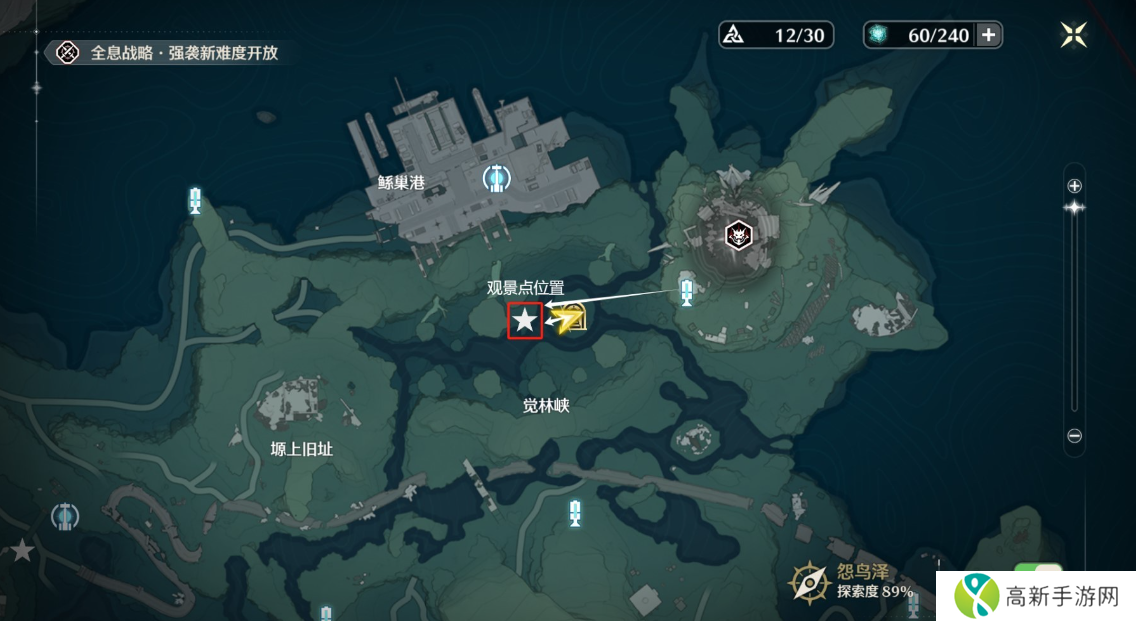
Task: Click the star marker inside the red box
Action: 525,321
